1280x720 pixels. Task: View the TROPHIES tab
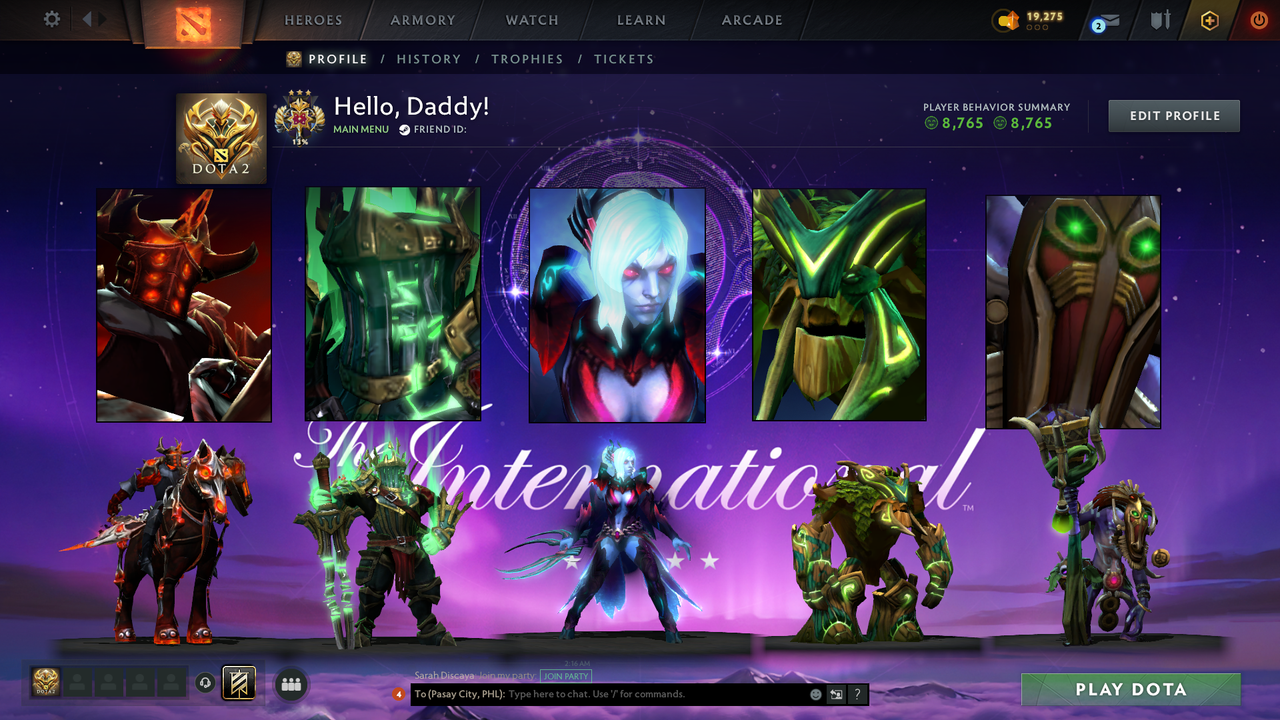click(x=527, y=59)
